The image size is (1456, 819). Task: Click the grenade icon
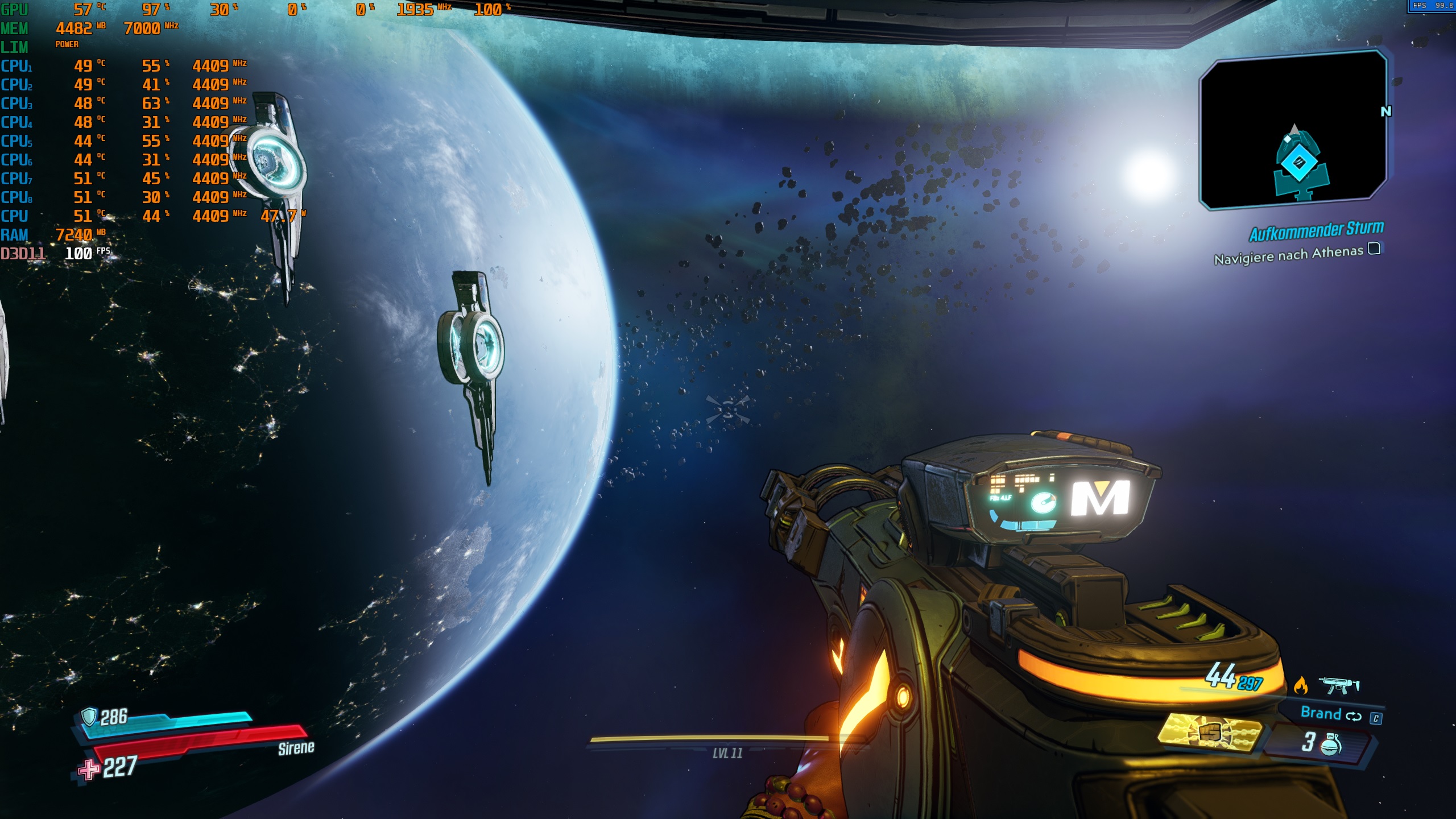[1330, 743]
